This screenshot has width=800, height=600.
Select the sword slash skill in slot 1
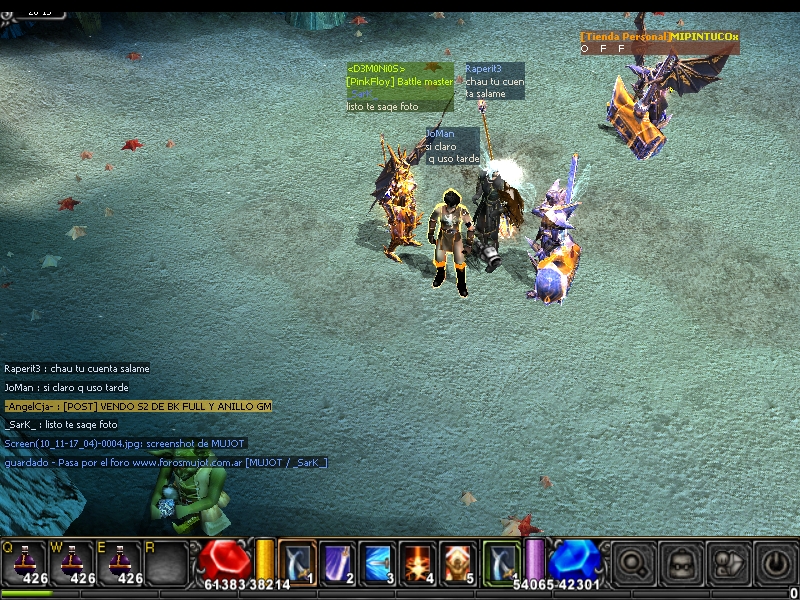(297, 563)
